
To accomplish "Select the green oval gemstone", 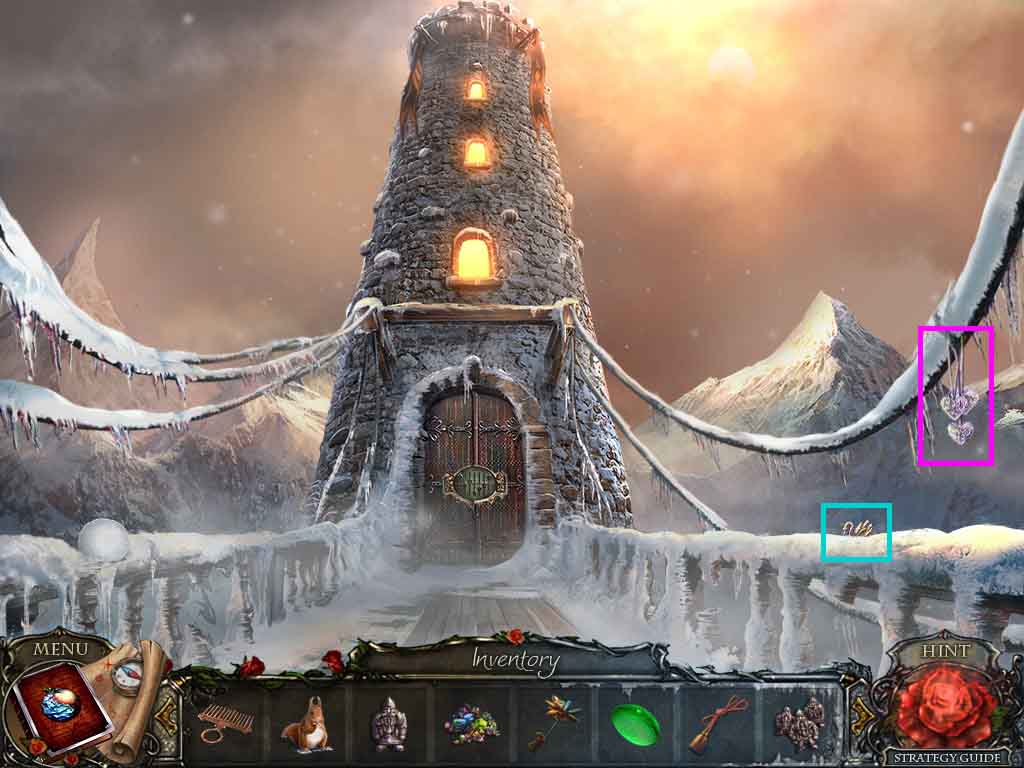I will pos(635,723).
